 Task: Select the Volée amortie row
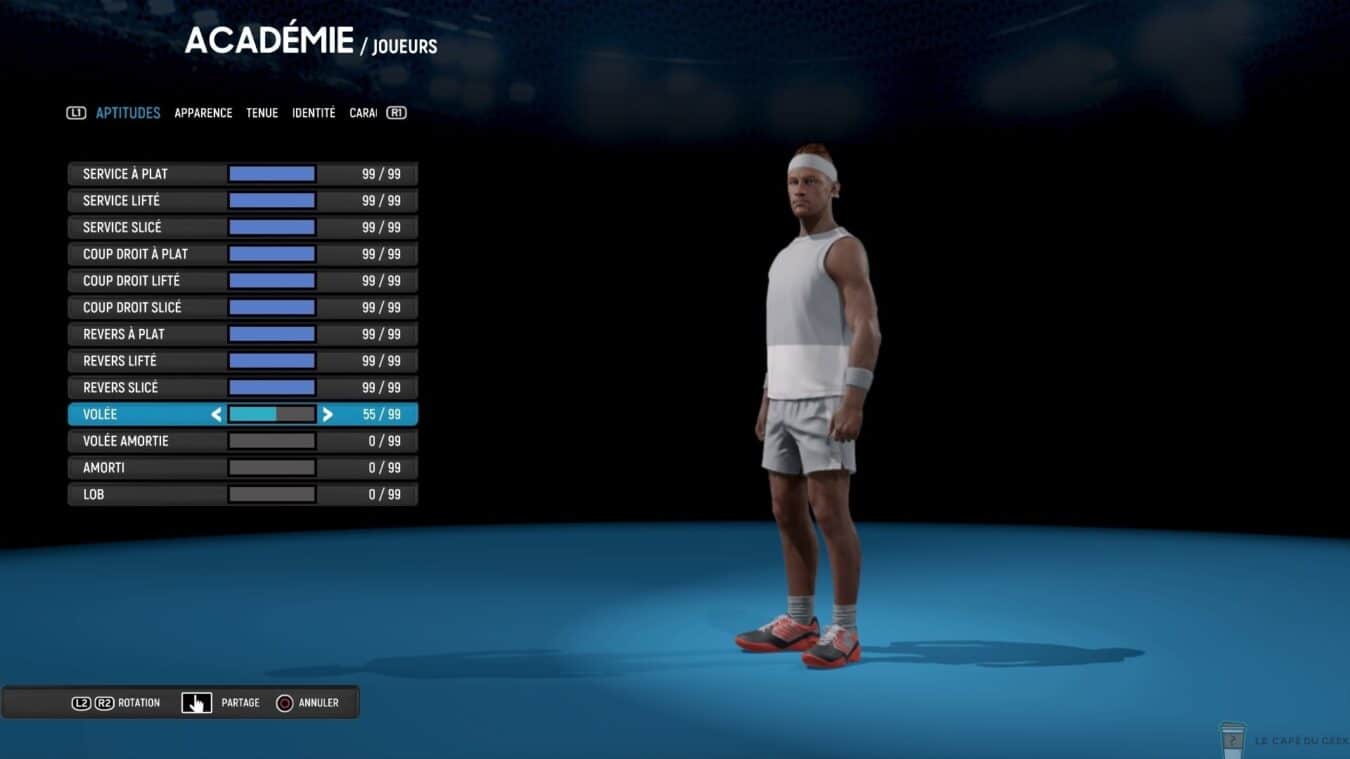pyautogui.click(x=242, y=441)
